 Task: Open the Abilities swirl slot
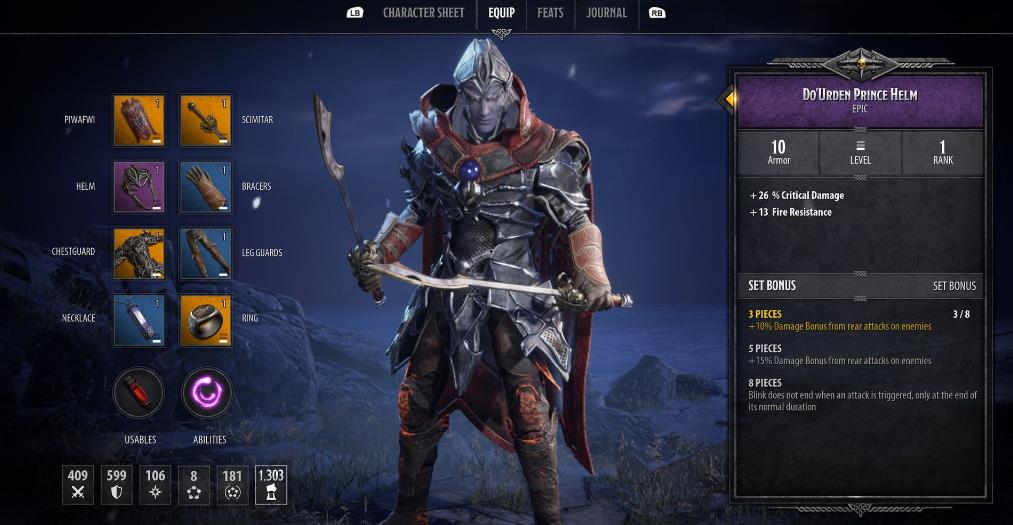207,393
